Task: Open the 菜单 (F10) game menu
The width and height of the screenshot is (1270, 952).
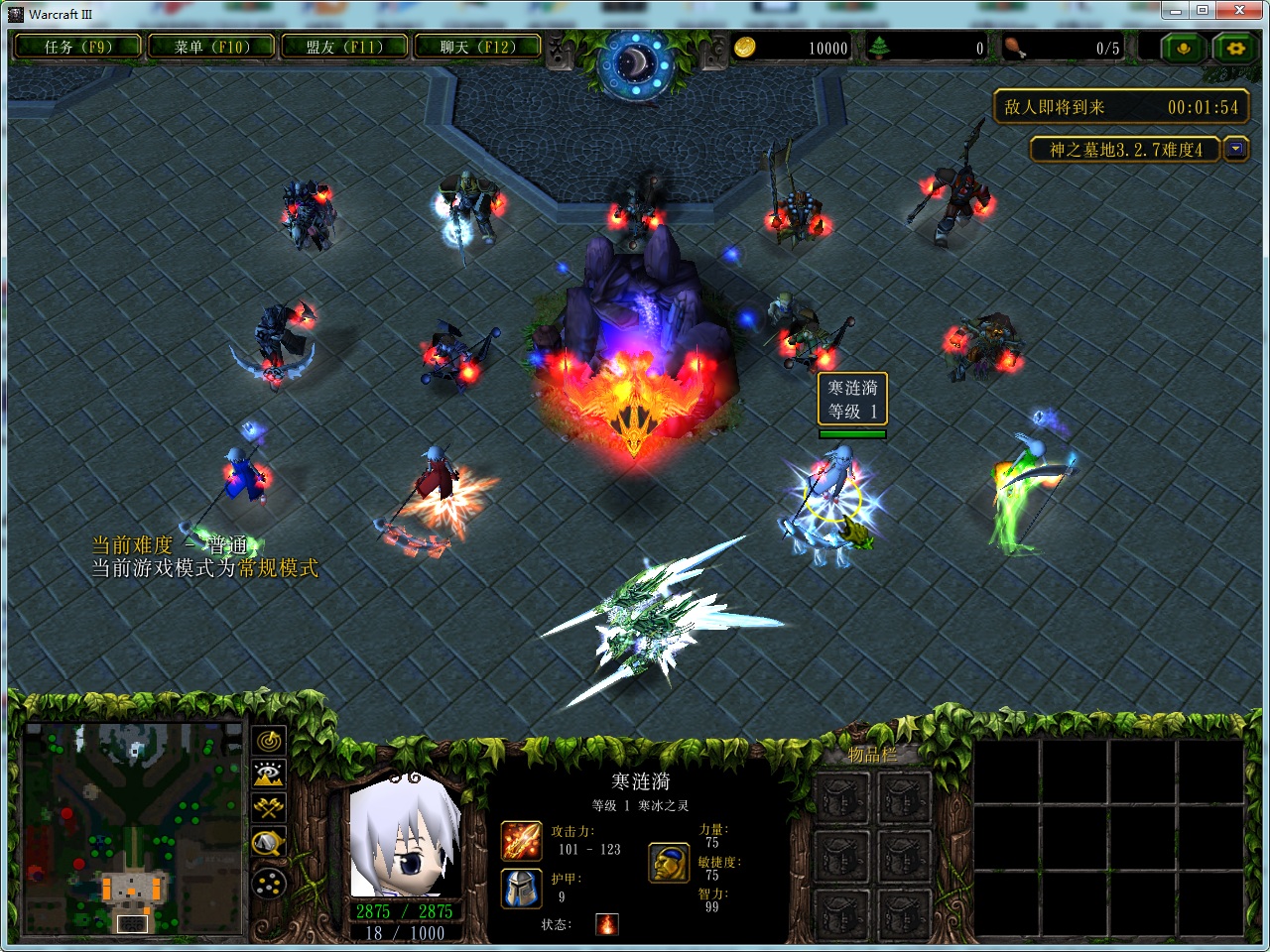Action: [211, 47]
